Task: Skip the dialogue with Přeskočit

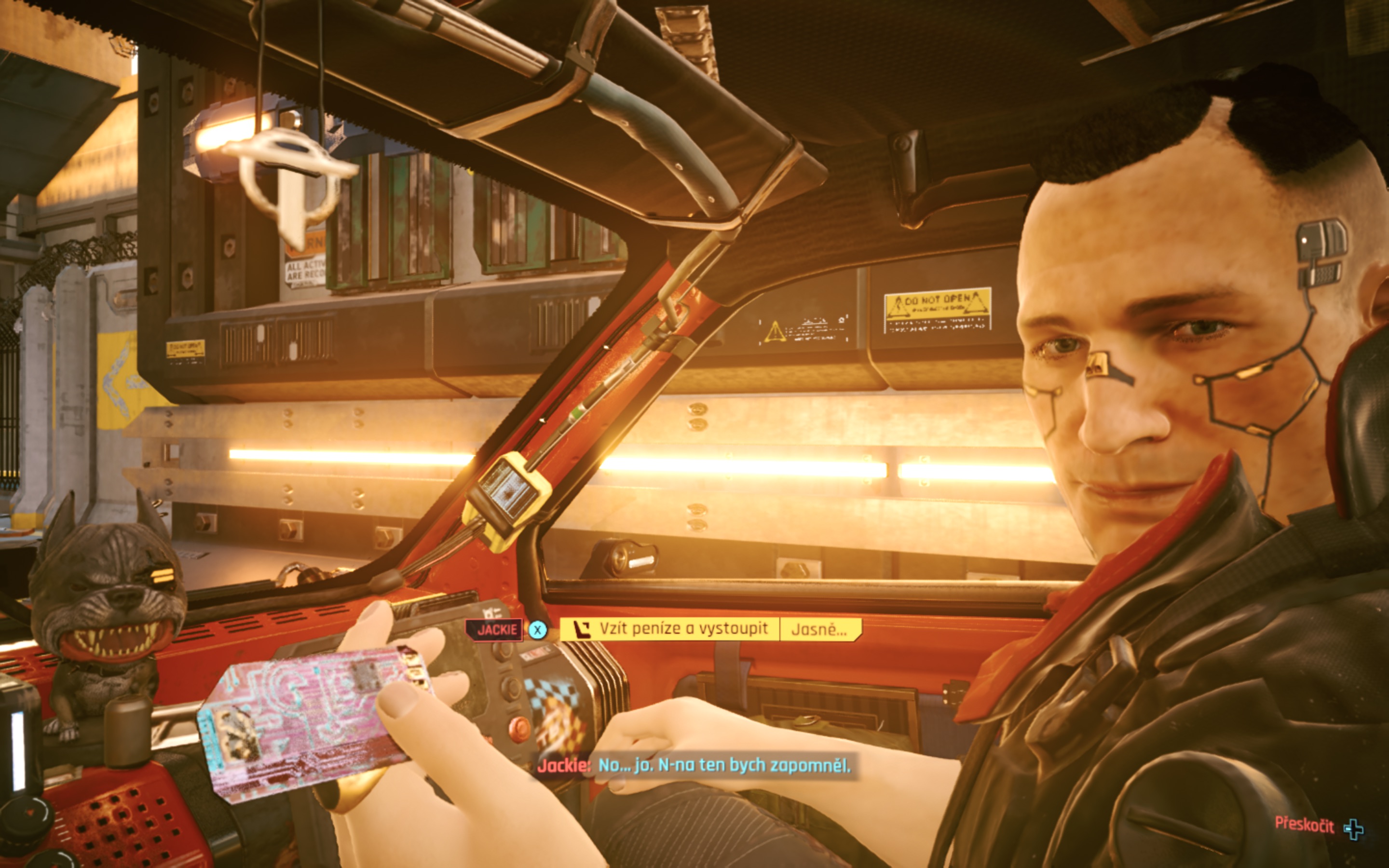Action: pyautogui.click(x=1319, y=826)
